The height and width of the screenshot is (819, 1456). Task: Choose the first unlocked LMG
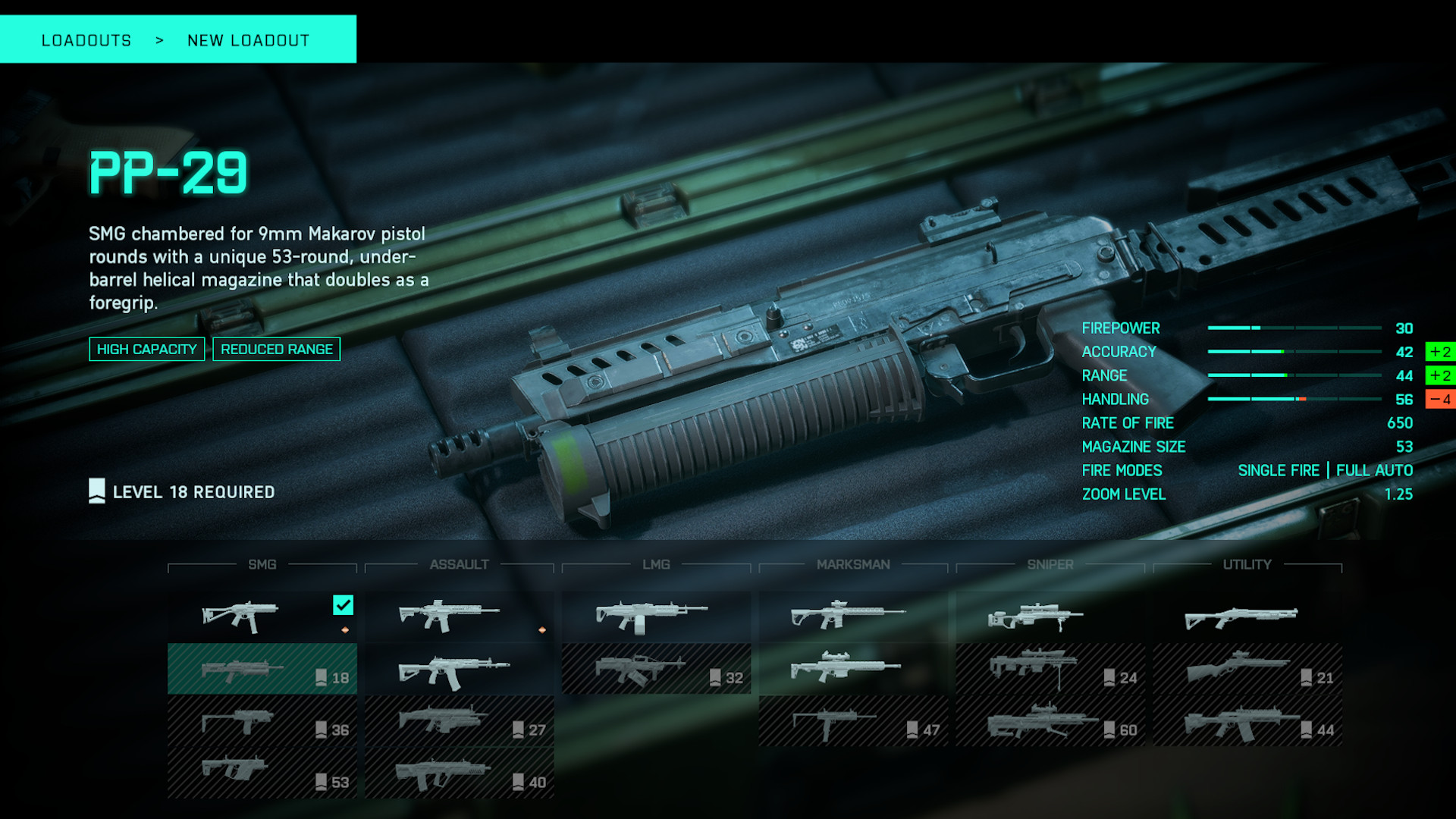point(656,617)
